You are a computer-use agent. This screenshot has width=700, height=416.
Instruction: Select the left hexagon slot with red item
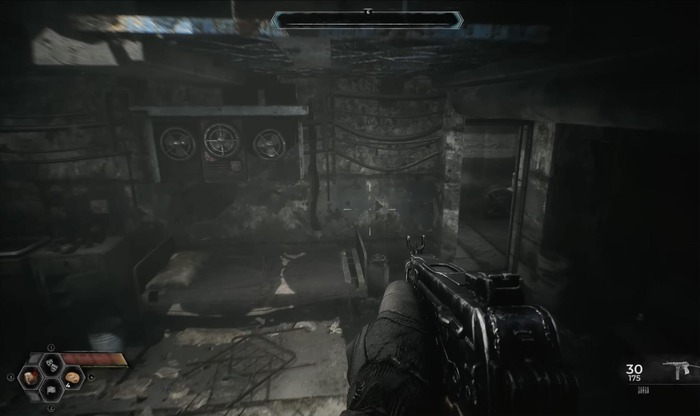31,377
